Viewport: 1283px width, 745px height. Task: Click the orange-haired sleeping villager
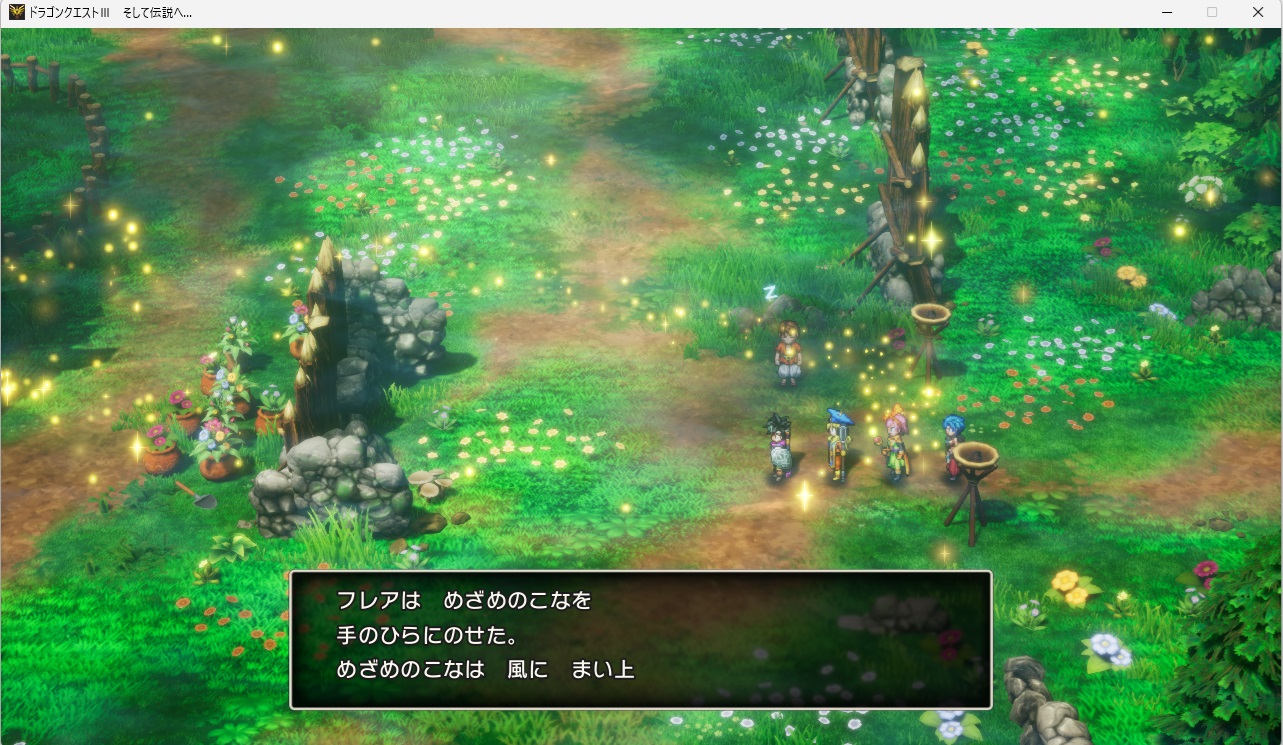787,355
